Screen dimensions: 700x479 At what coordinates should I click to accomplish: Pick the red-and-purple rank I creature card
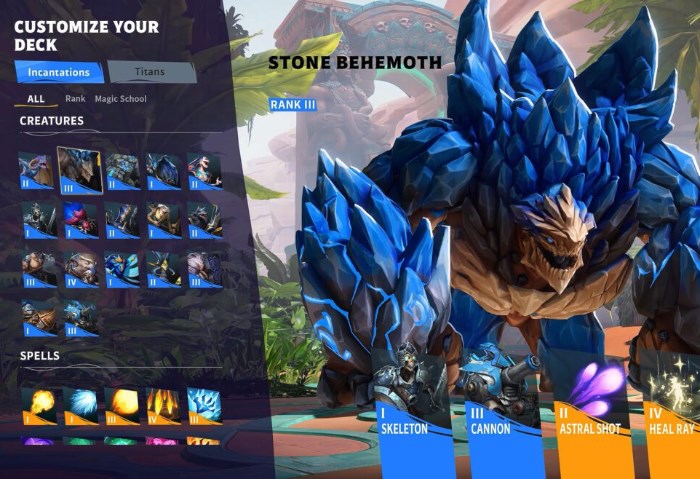point(81,219)
